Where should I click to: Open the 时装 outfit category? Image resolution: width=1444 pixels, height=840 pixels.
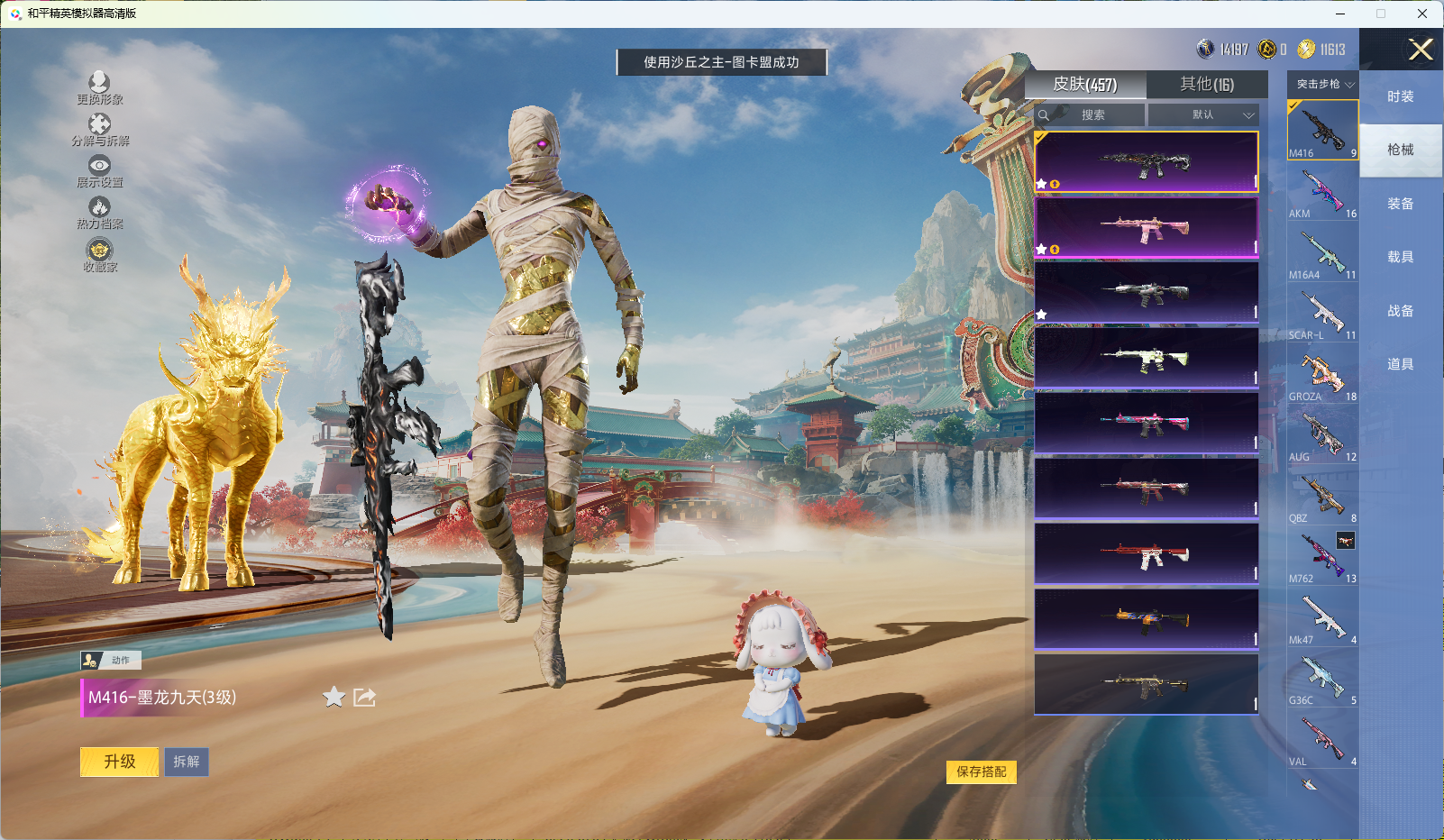click(x=1400, y=96)
